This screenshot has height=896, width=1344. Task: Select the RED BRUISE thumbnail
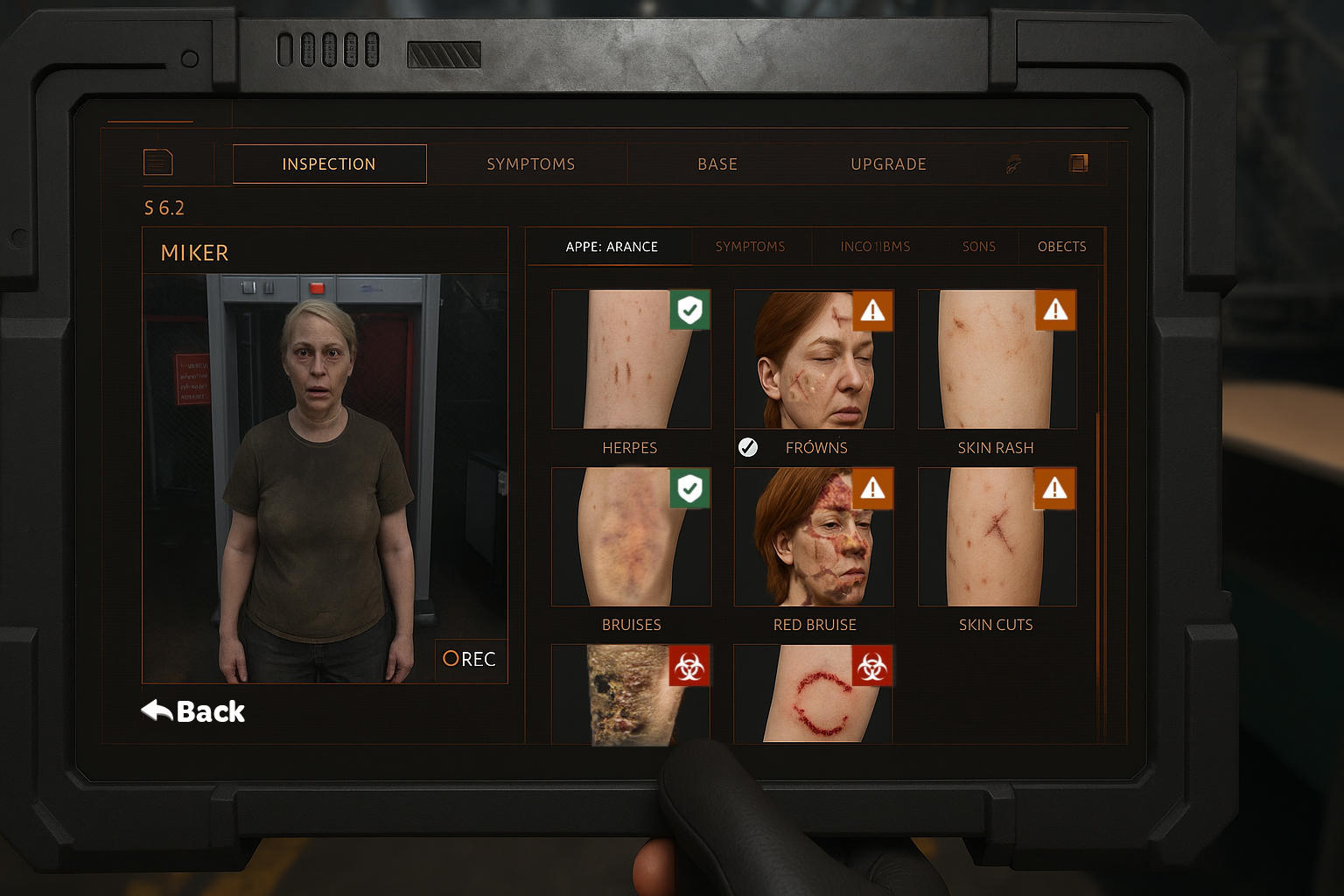[813, 536]
